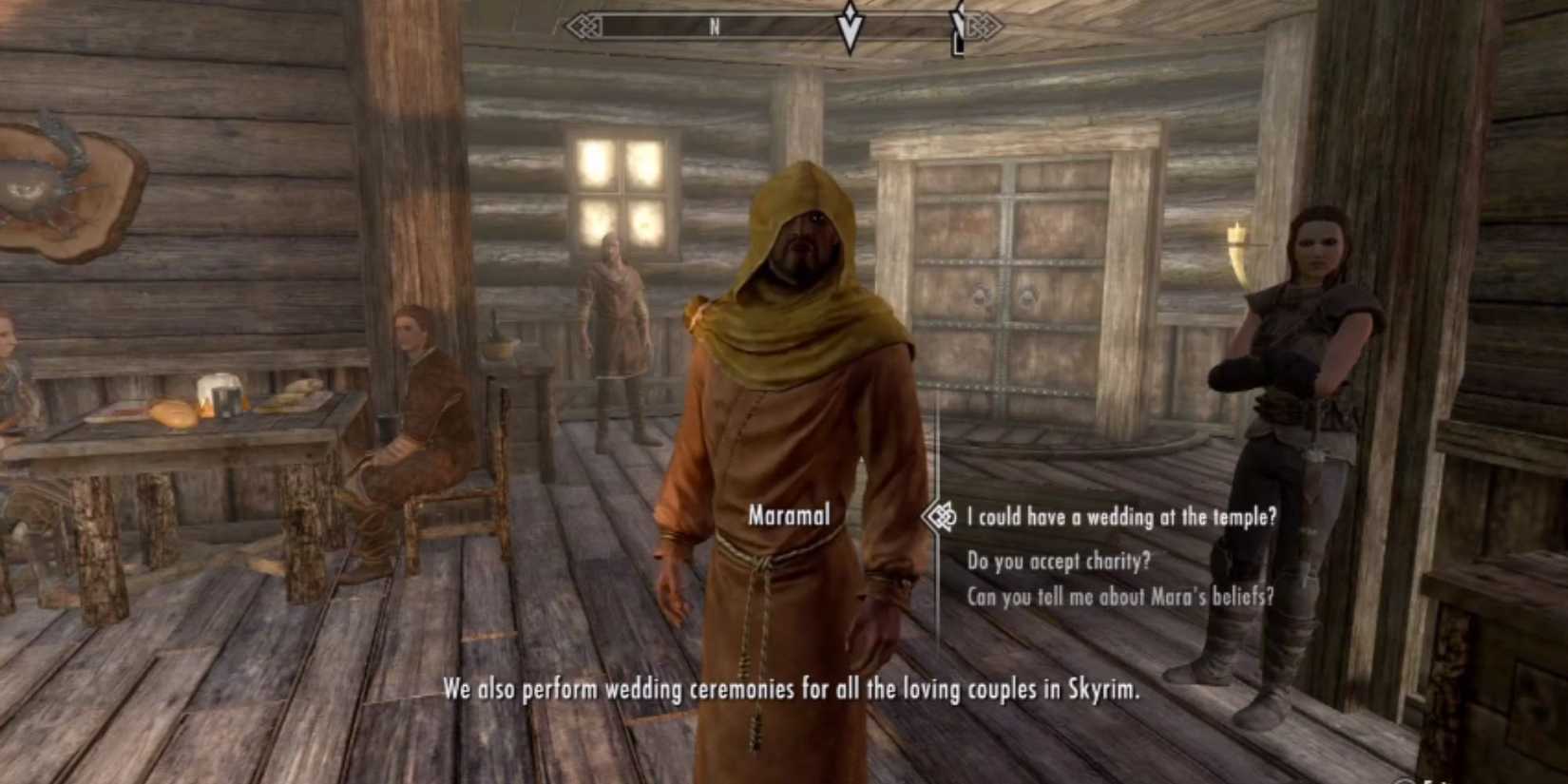
Task: Click the yellow candle flame above the sconce
Action: pyautogui.click(x=1238, y=224)
